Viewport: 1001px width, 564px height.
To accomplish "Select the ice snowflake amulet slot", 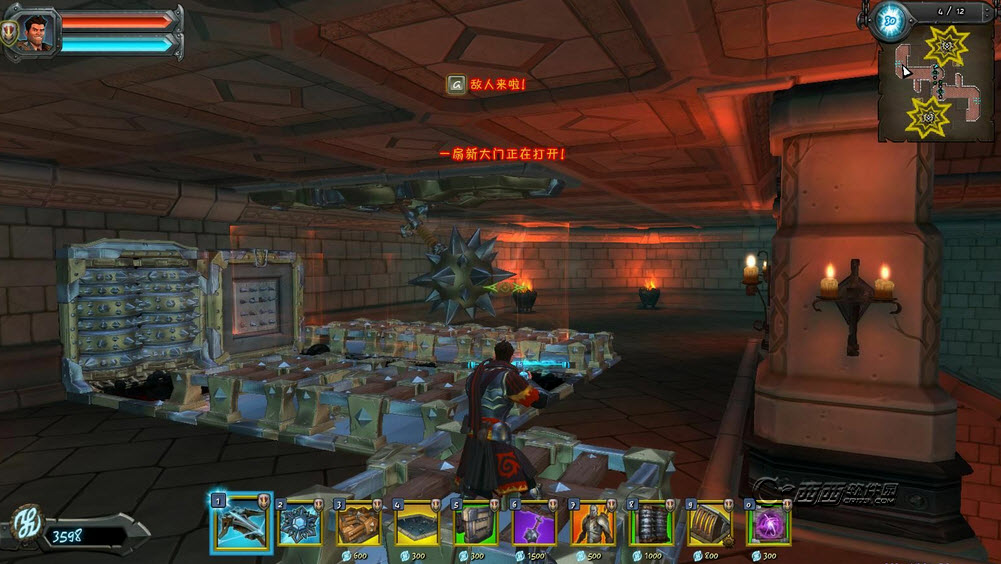I will [299, 524].
